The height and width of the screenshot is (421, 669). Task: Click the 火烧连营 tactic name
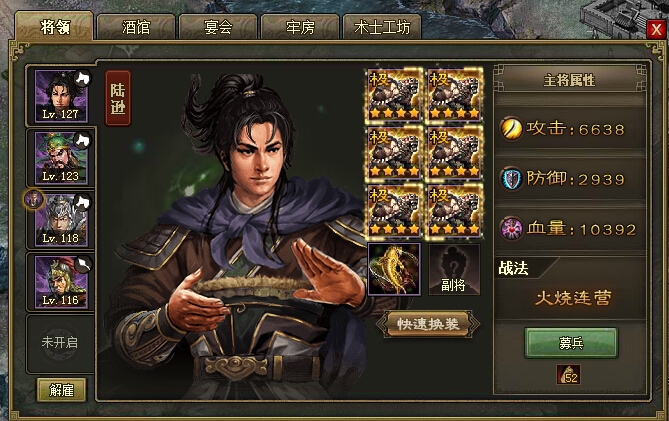[572, 298]
